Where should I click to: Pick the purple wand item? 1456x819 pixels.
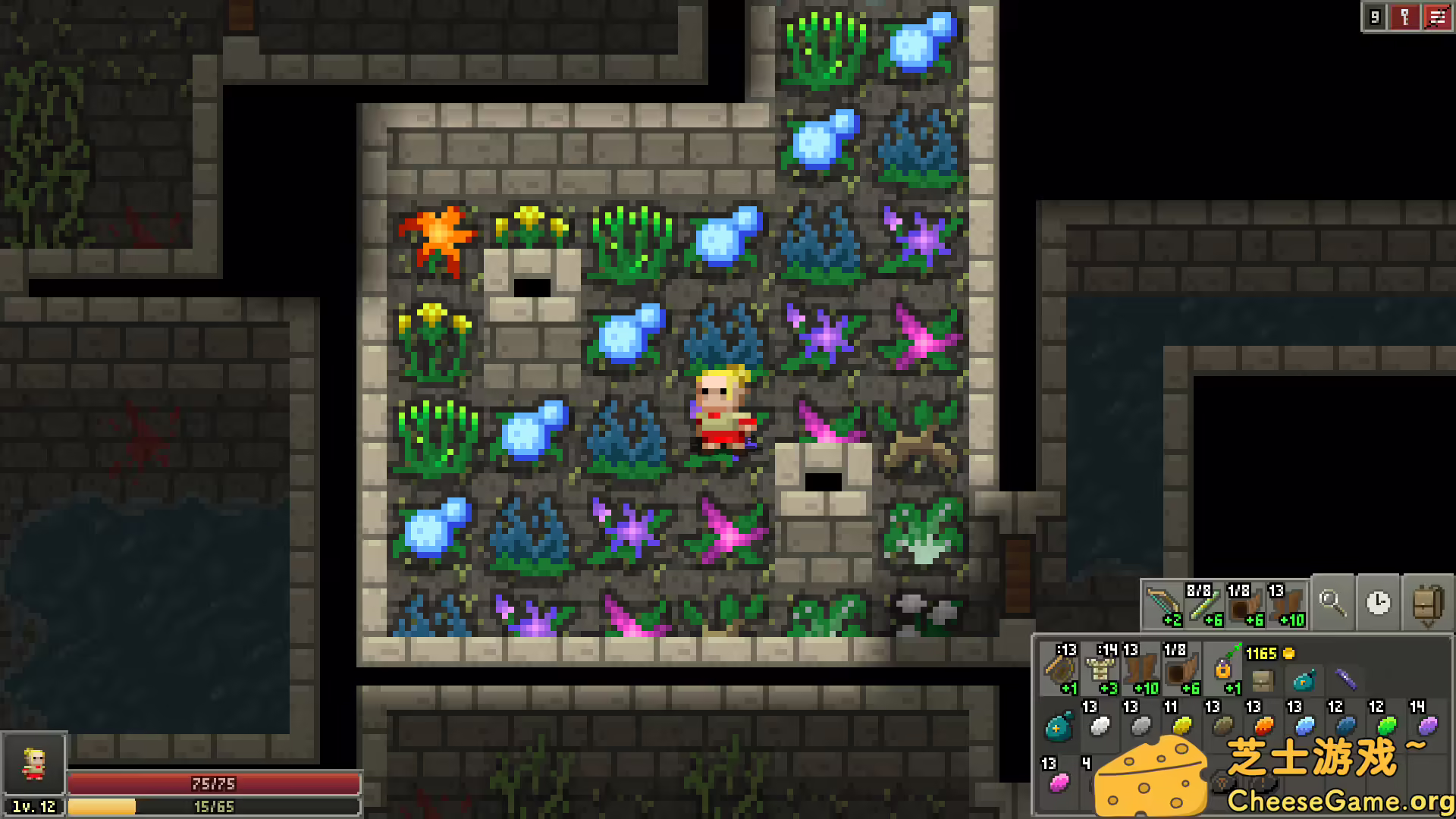click(x=1346, y=680)
